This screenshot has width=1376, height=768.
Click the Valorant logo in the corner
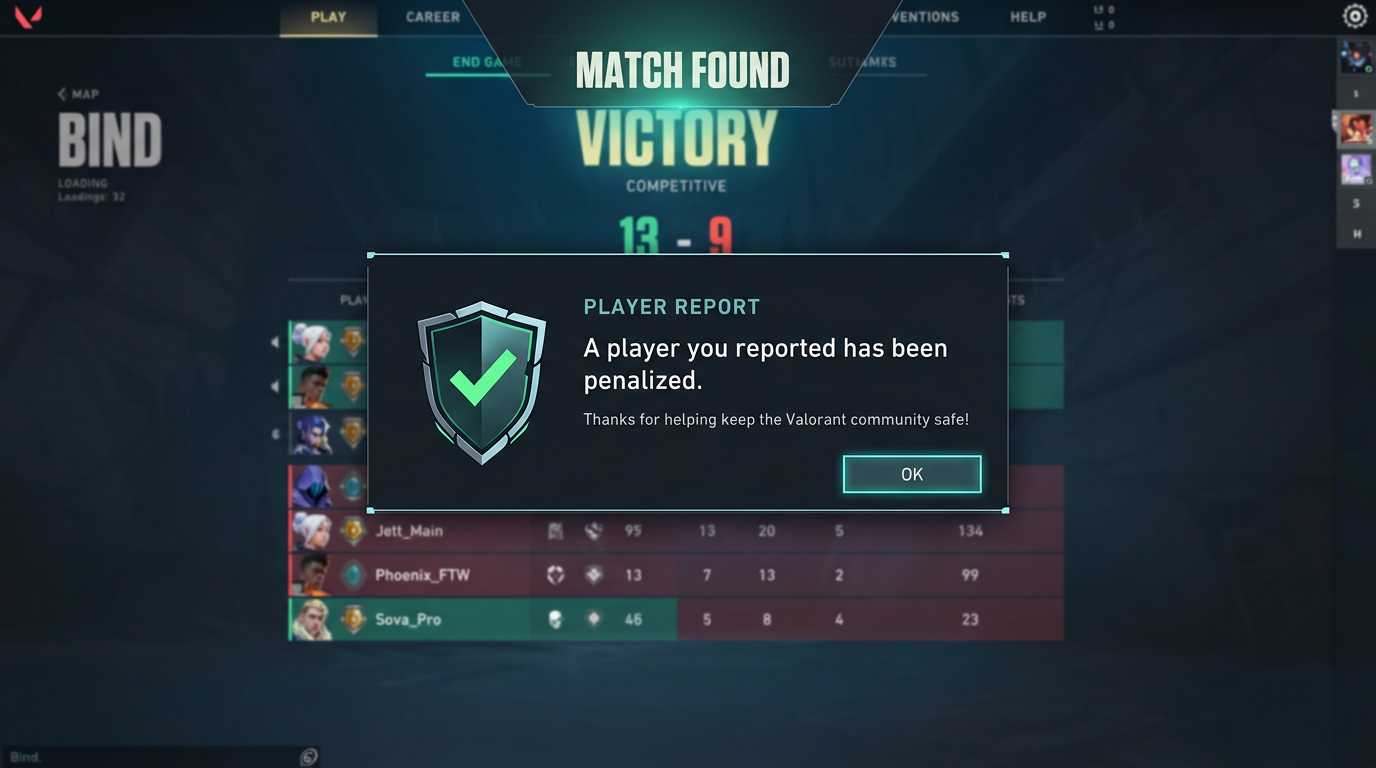coord(28,18)
